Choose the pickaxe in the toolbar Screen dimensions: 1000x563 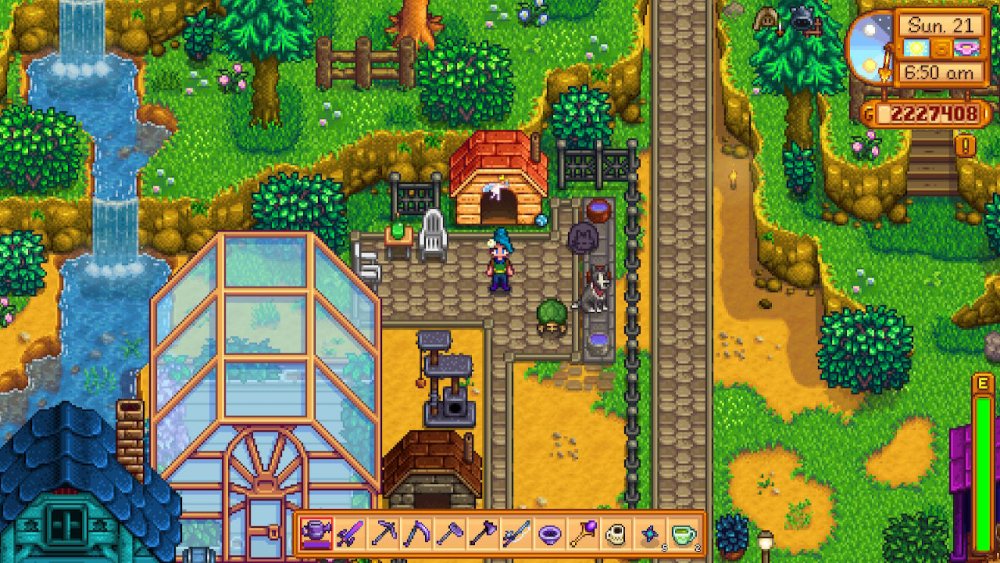383,534
